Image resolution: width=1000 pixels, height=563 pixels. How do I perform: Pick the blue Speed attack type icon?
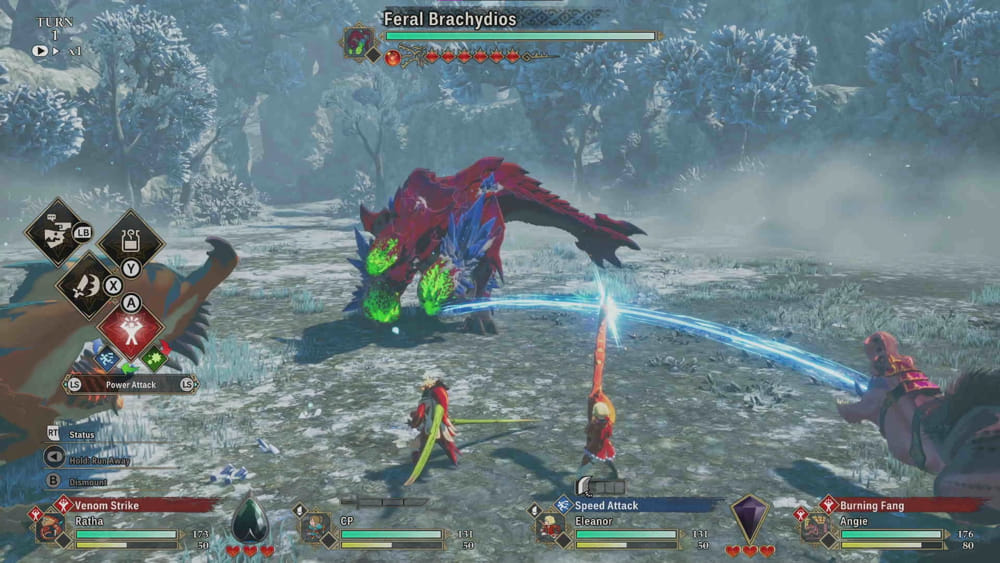tap(106, 358)
